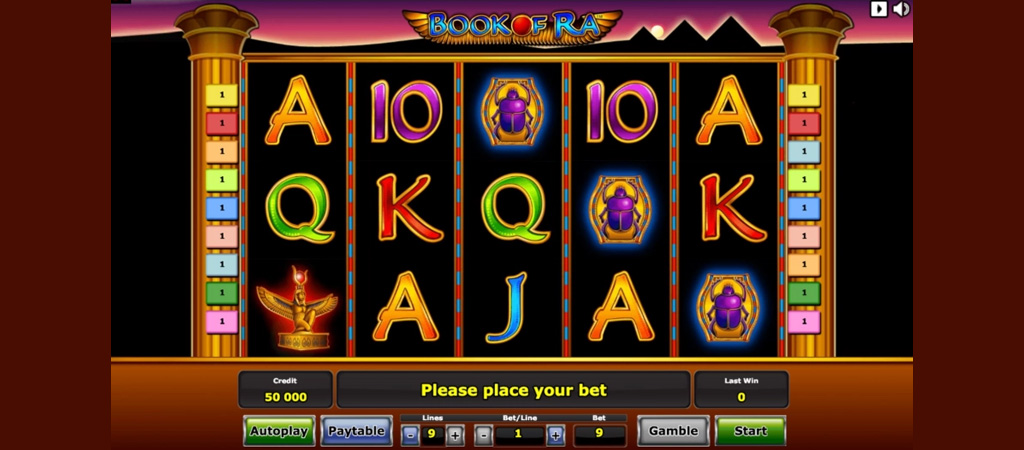Increase the number of Lines
The height and width of the screenshot is (450, 1024).
tap(455, 435)
